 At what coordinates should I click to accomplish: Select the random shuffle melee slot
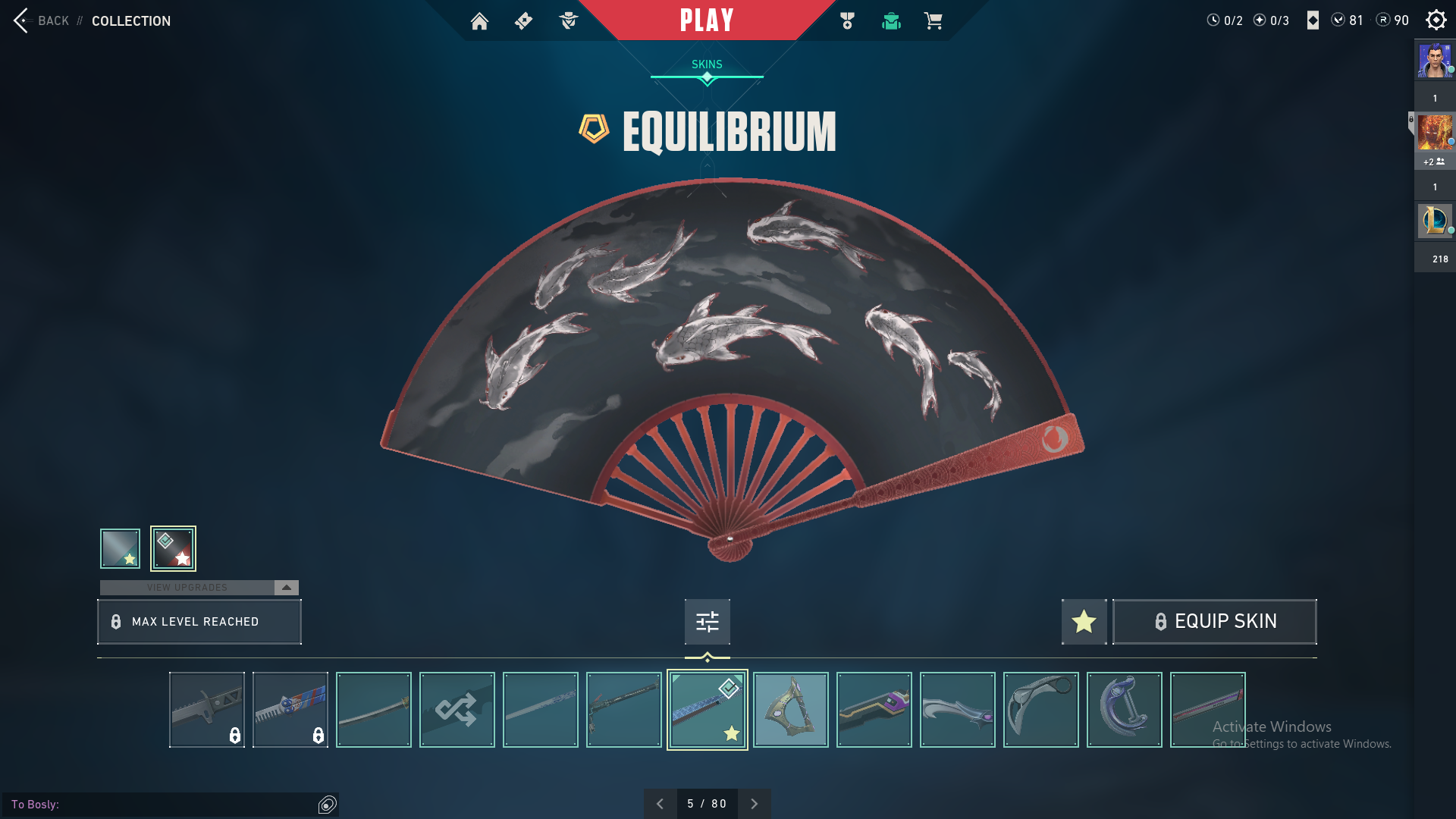[x=457, y=710]
